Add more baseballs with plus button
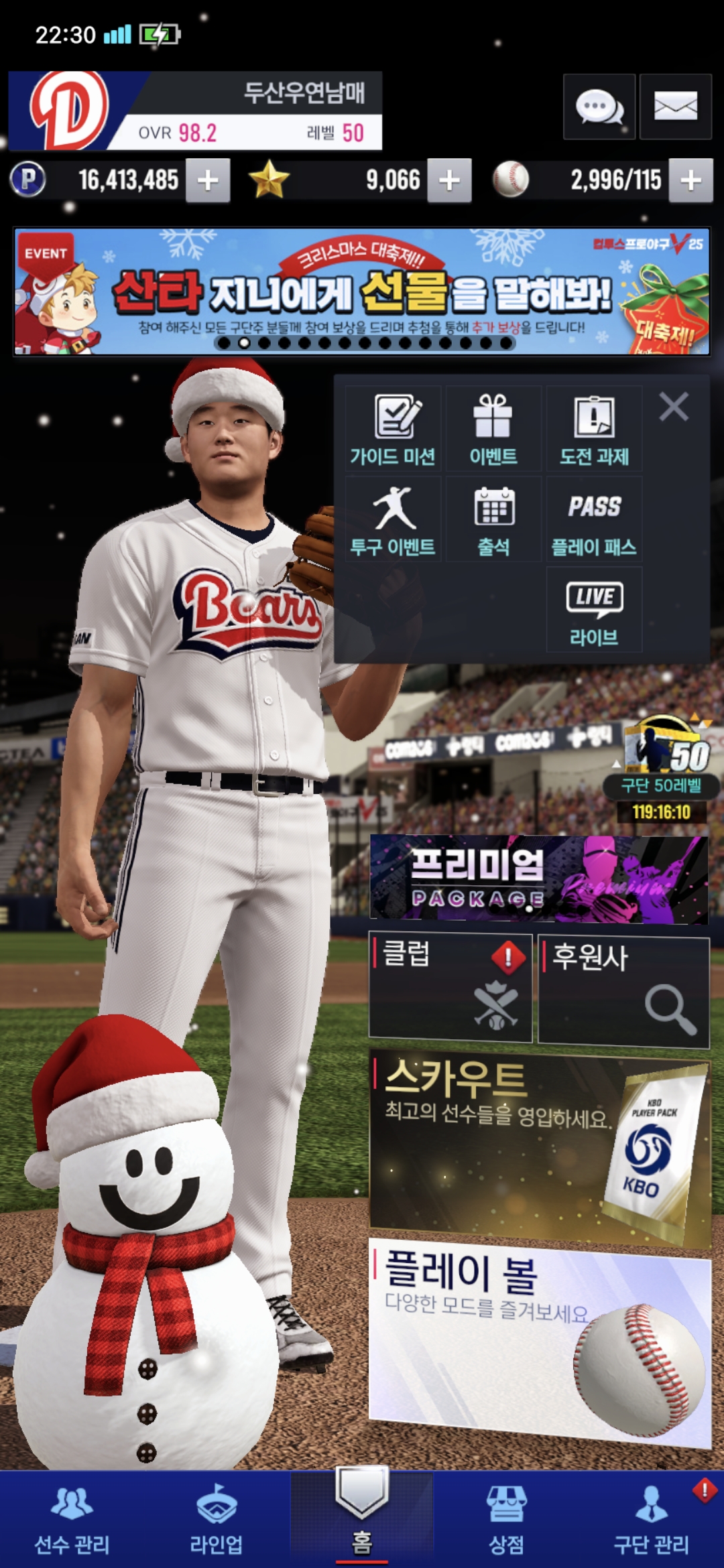 690,180
